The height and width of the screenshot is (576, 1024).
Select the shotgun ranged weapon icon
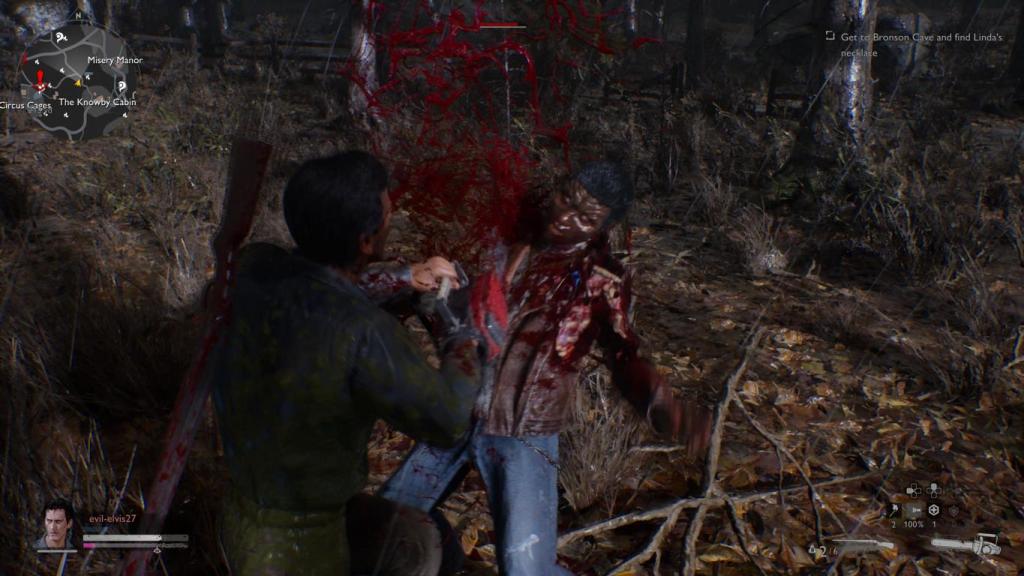tap(864, 546)
